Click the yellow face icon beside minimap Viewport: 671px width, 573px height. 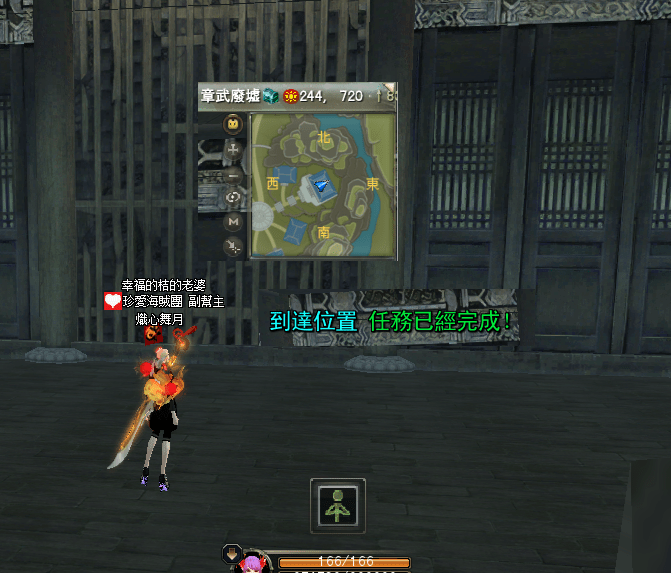[x=233, y=125]
